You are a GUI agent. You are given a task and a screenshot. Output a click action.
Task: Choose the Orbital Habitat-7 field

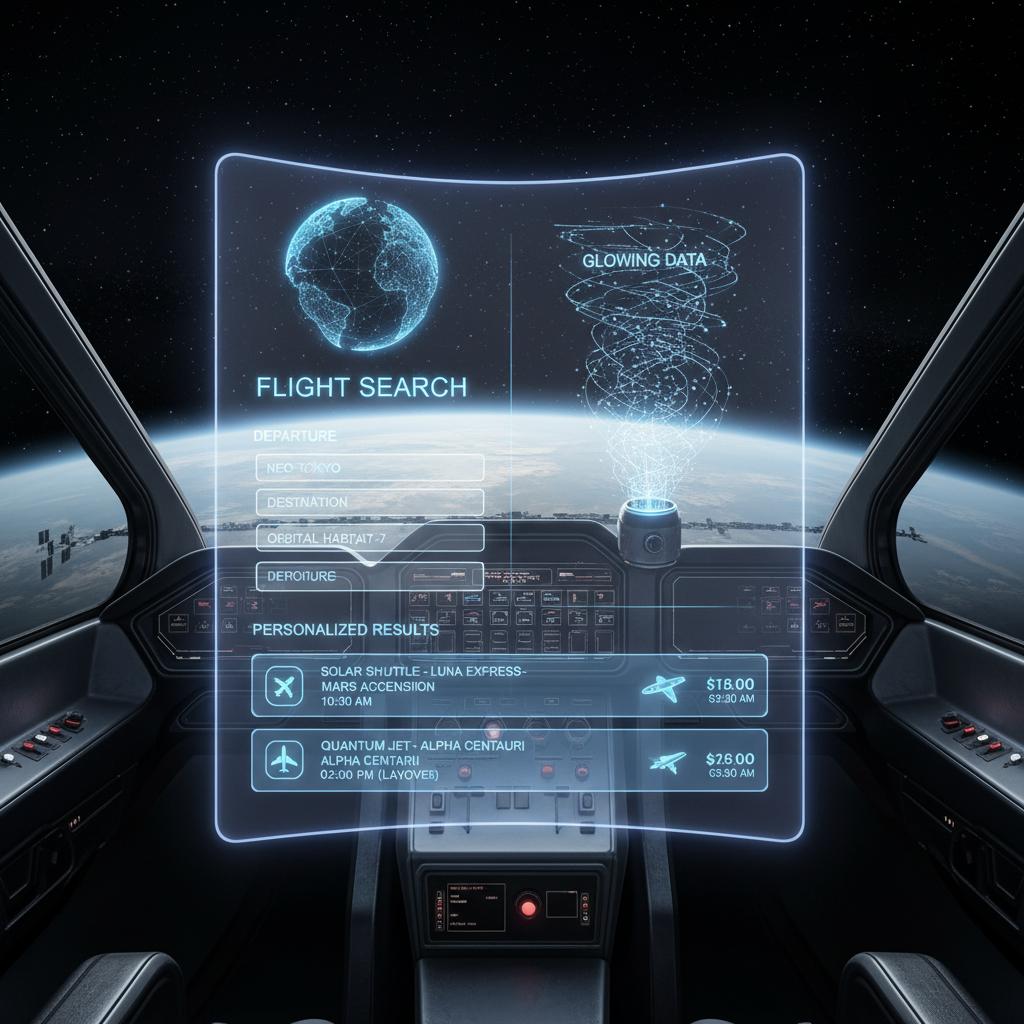pos(369,538)
